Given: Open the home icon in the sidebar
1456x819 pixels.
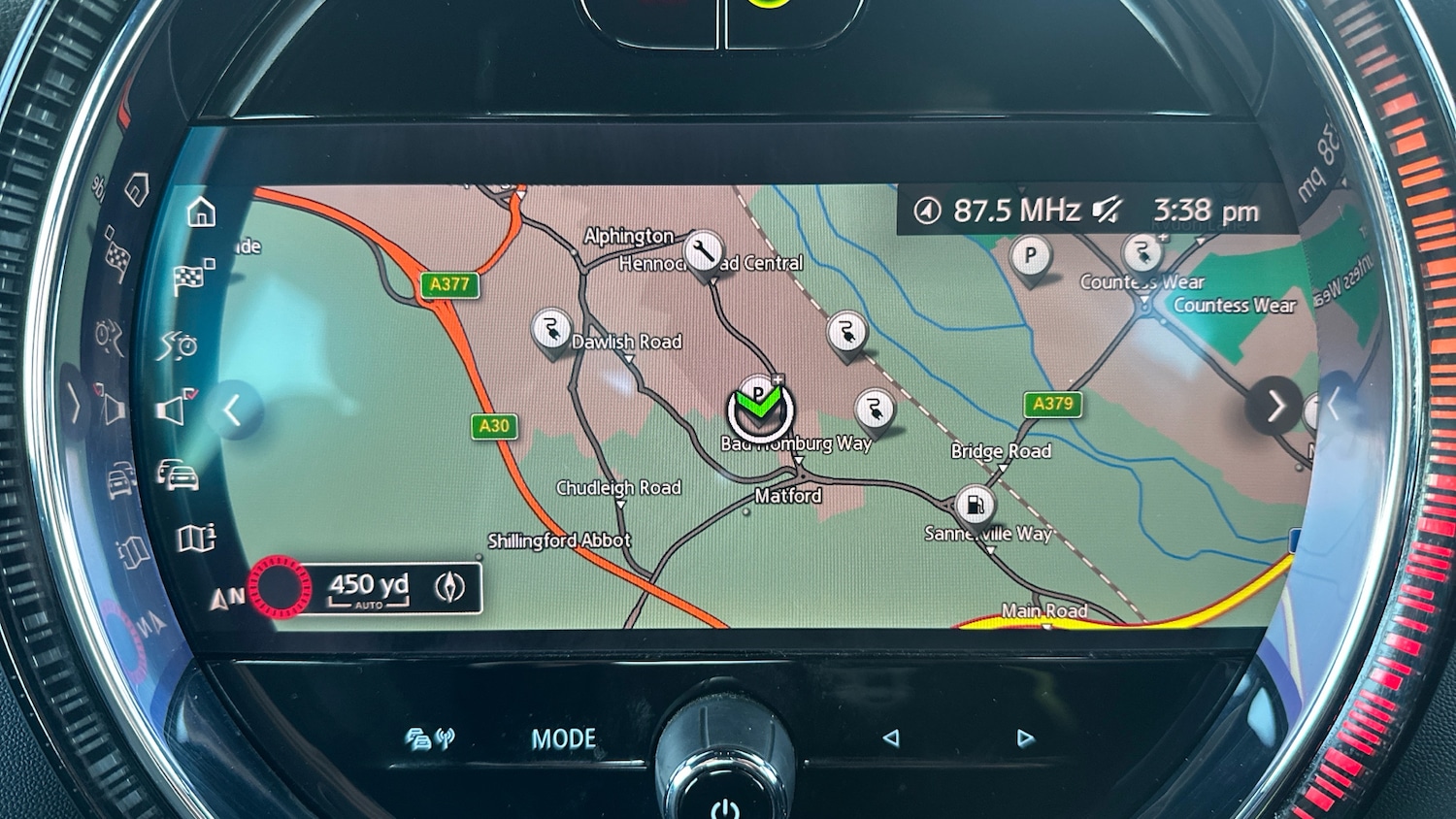Looking at the screenshot, I should point(201,212).
